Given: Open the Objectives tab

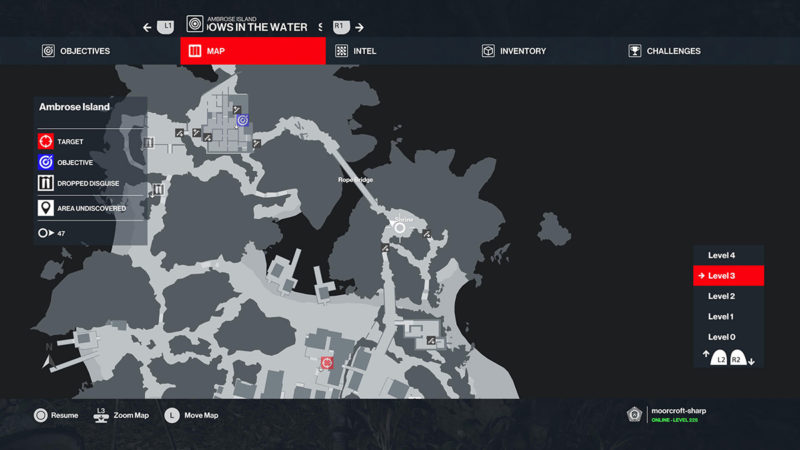Looking at the screenshot, I should coord(76,51).
